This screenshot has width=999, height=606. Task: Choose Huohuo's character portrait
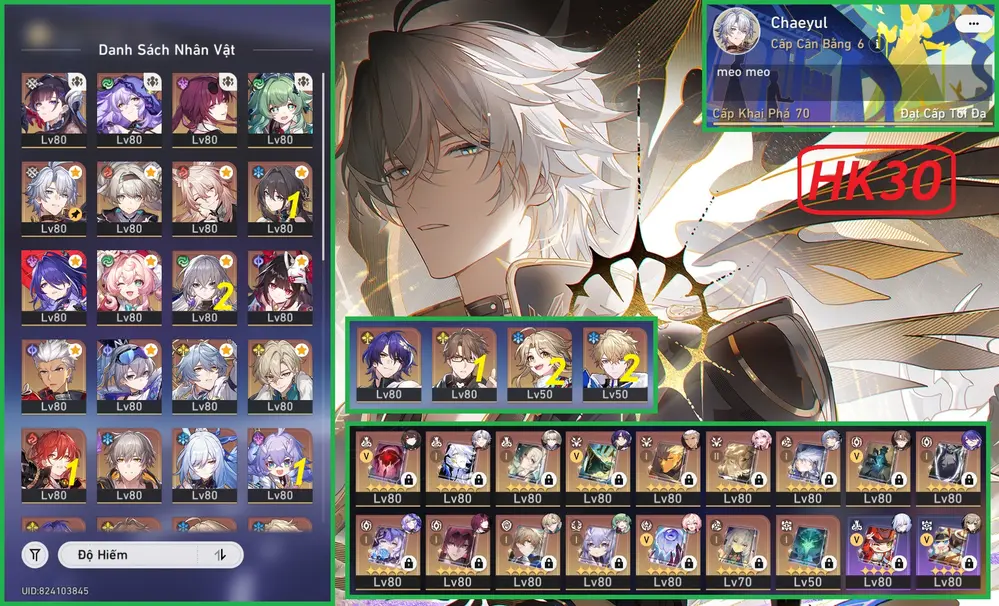(x=280, y=103)
